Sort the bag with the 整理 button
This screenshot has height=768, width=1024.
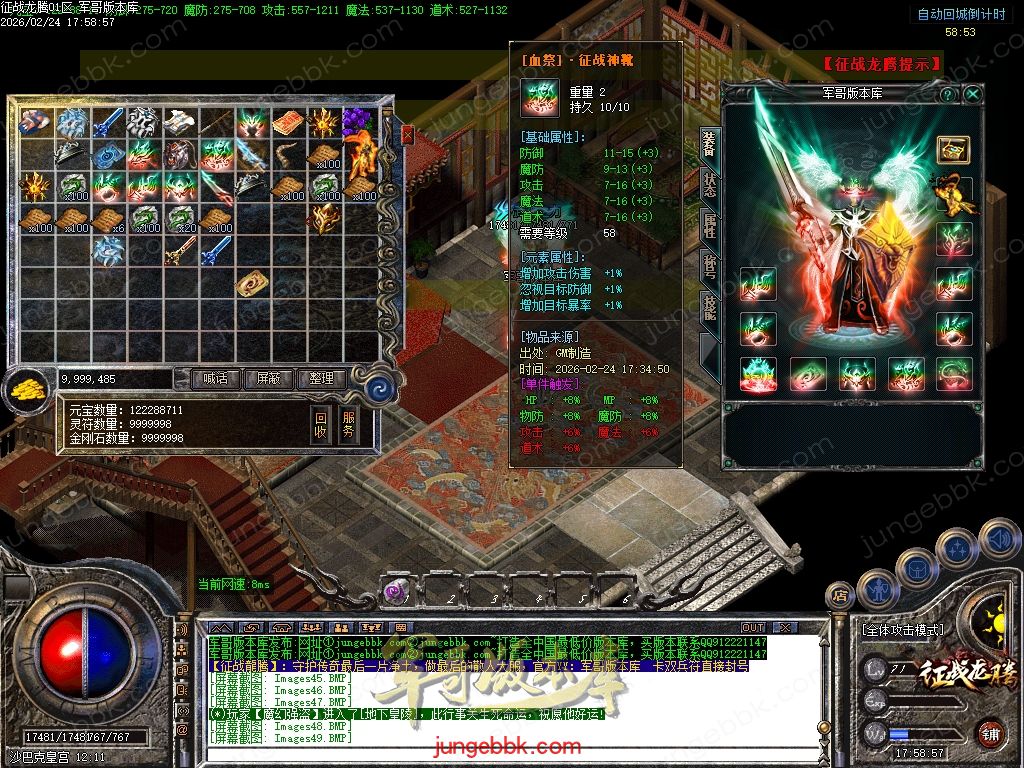click(321, 379)
